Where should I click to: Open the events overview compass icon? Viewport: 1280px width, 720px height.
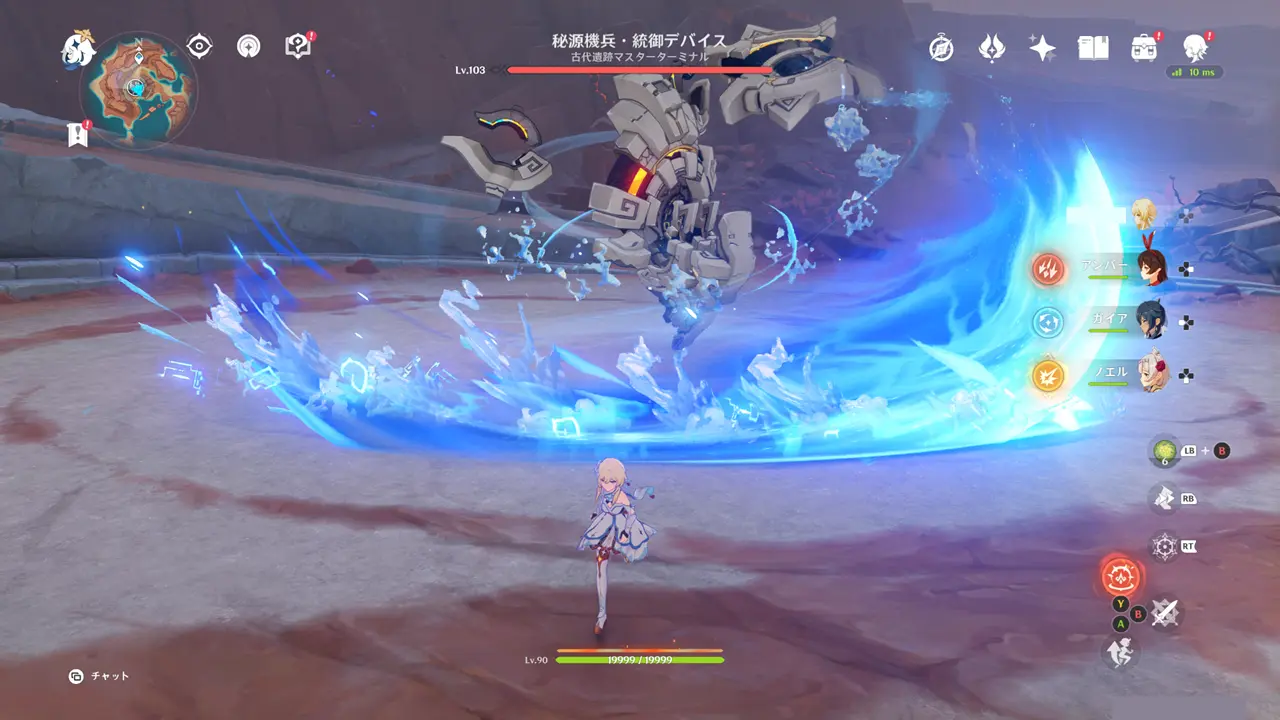[943, 47]
